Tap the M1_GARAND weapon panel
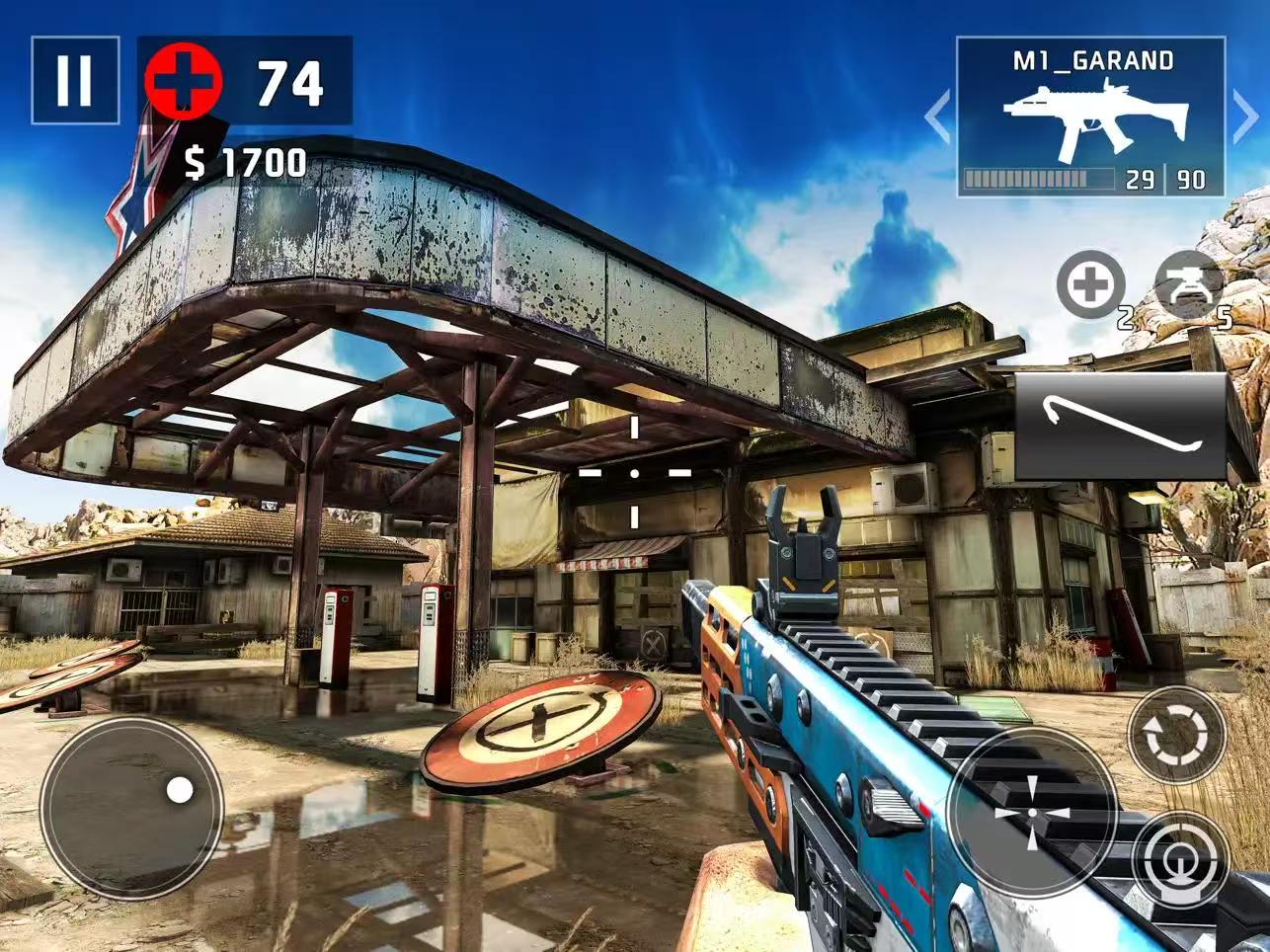The height and width of the screenshot is (952, 1270). point(1090,117)
